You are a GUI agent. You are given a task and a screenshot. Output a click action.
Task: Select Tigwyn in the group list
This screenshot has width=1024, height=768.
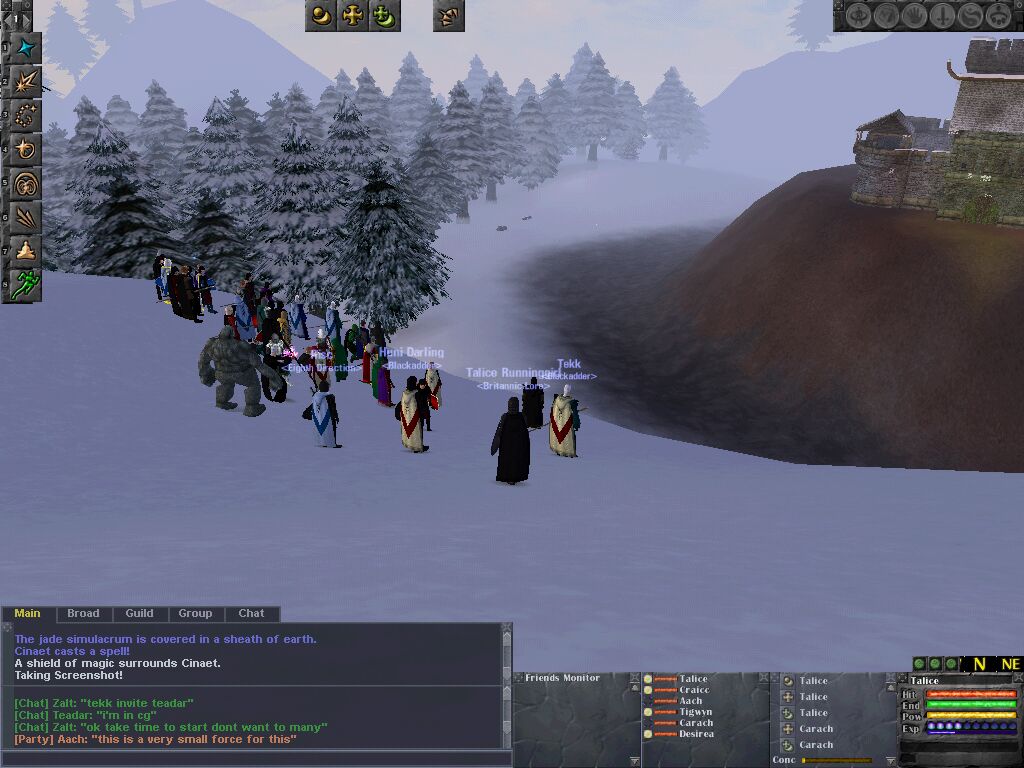(x=695, y=712)
